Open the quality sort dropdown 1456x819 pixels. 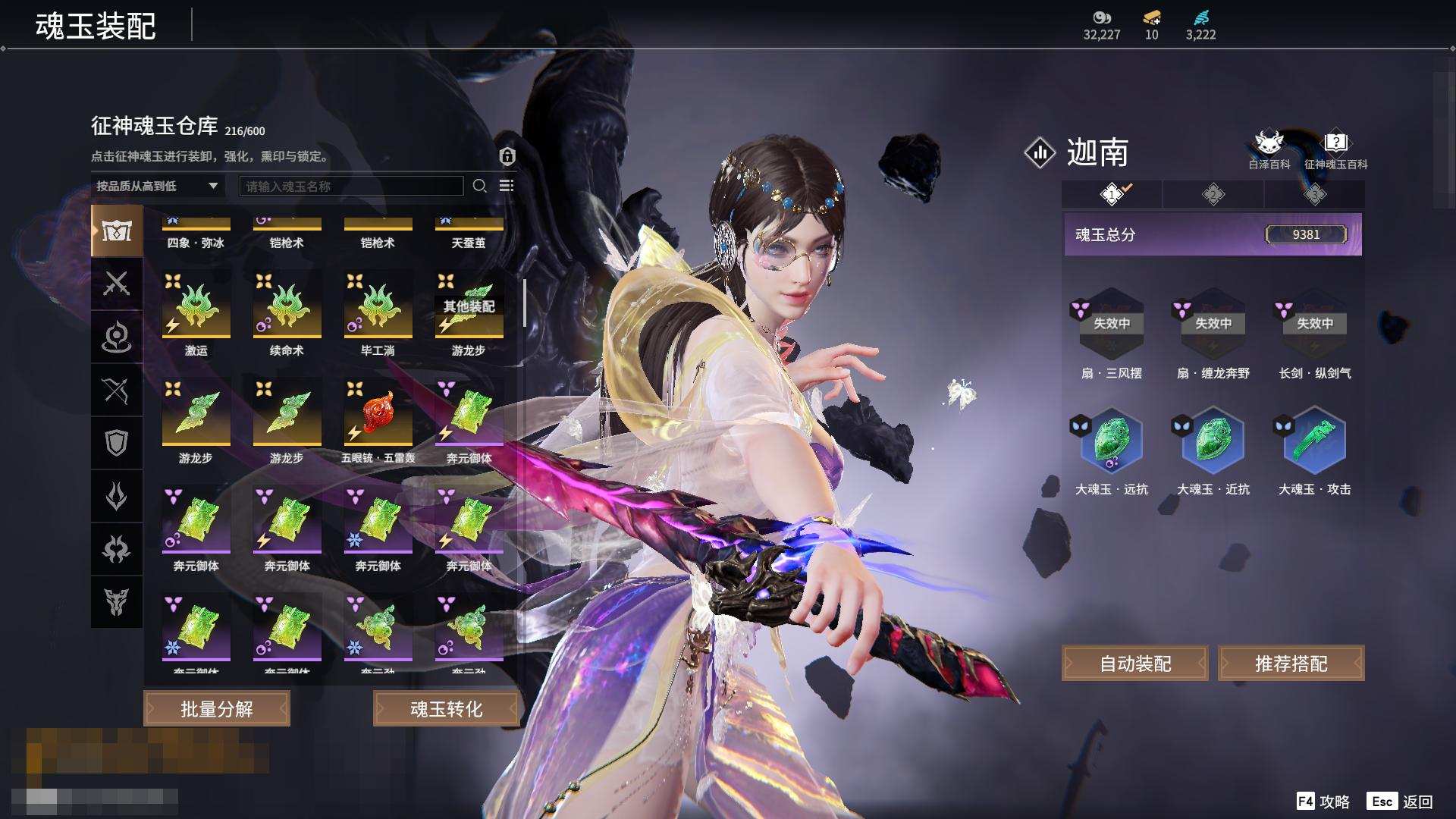pos(157,186)
